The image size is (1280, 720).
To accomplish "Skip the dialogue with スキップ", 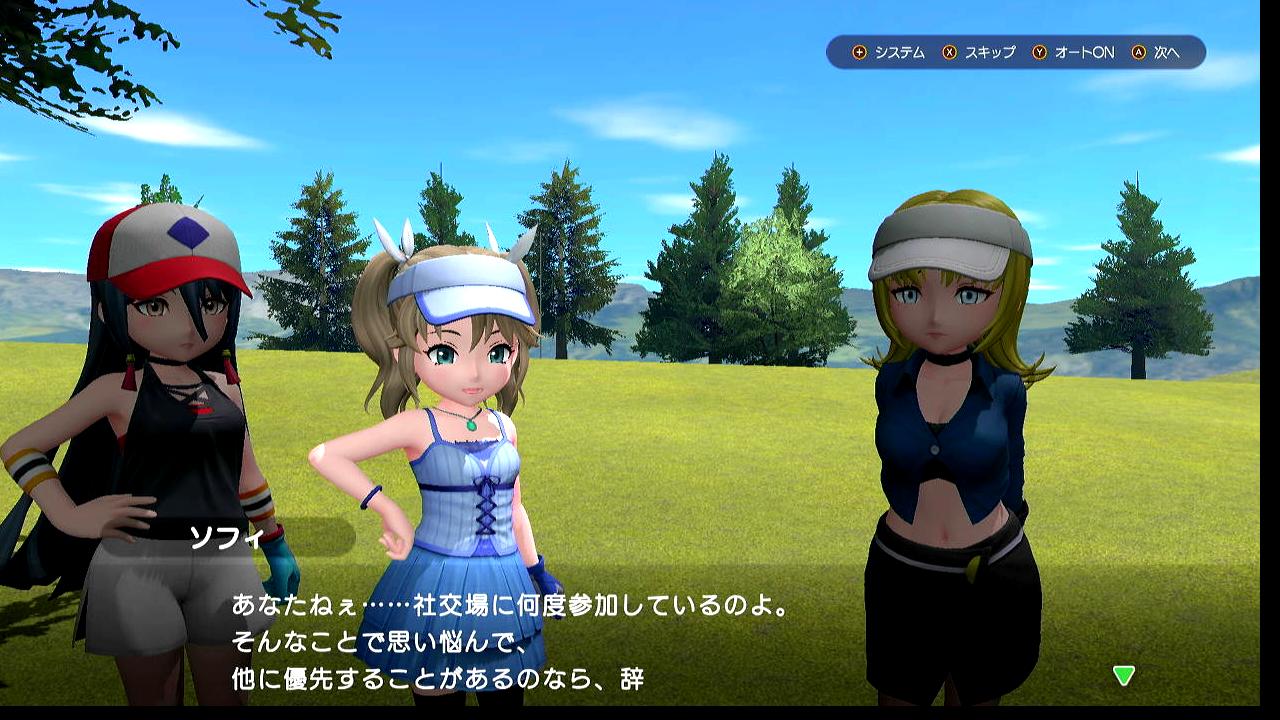I will (979, 52).
